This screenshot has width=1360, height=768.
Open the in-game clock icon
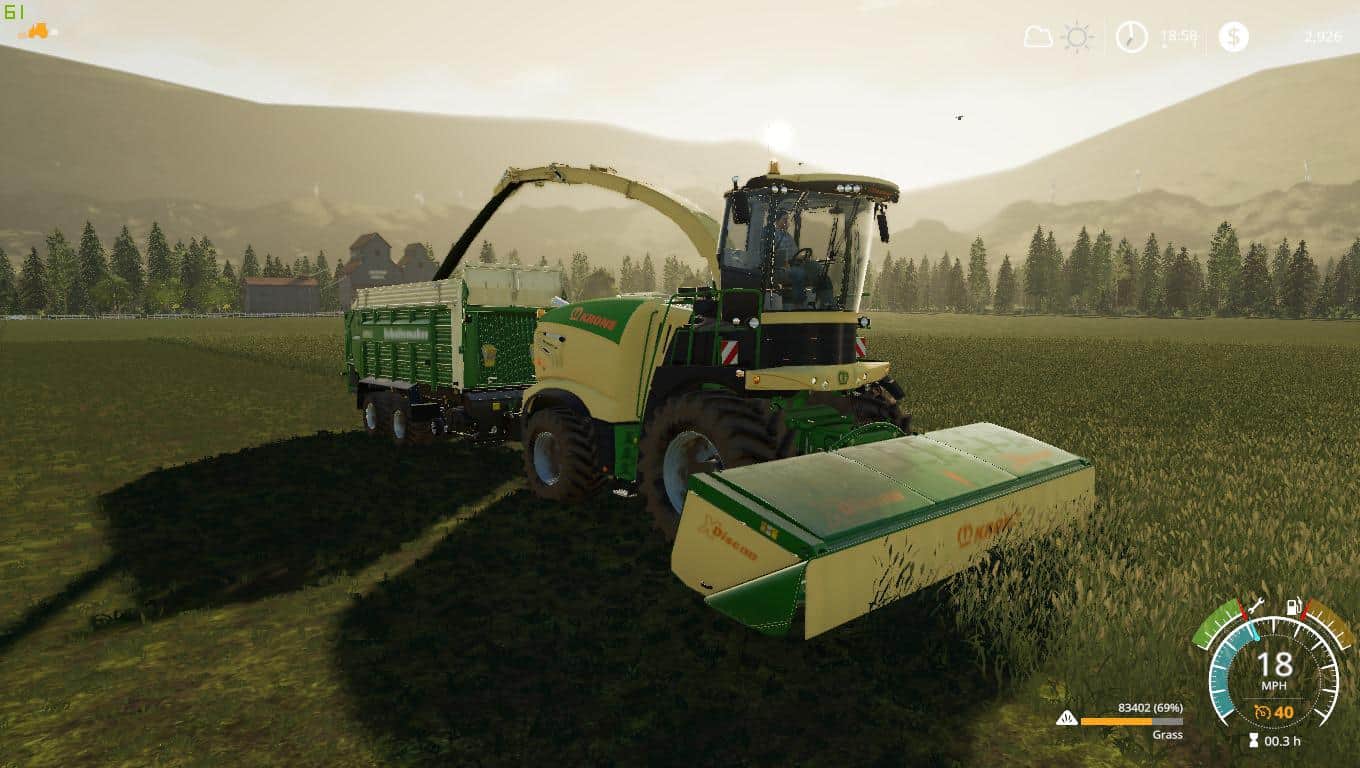click(x=1131, y=37)
